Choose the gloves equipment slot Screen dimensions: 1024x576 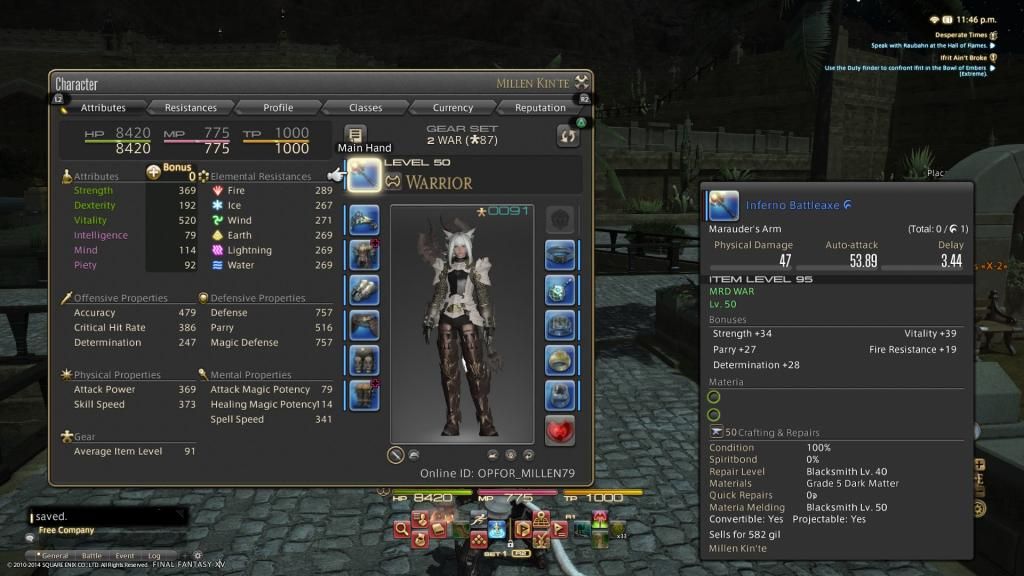(364, 289)
